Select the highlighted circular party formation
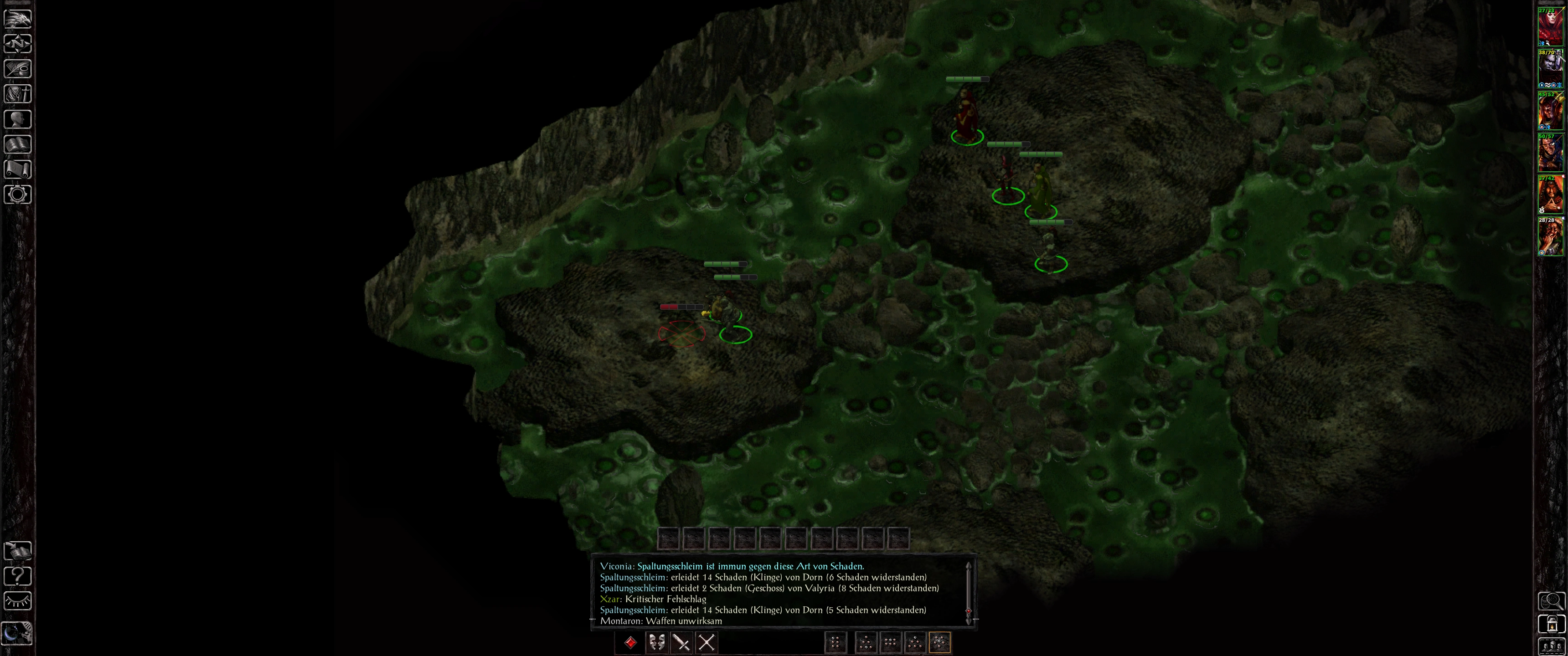Image resolution: width=1568 pixels, height=656 pixels. click(939, 642)
